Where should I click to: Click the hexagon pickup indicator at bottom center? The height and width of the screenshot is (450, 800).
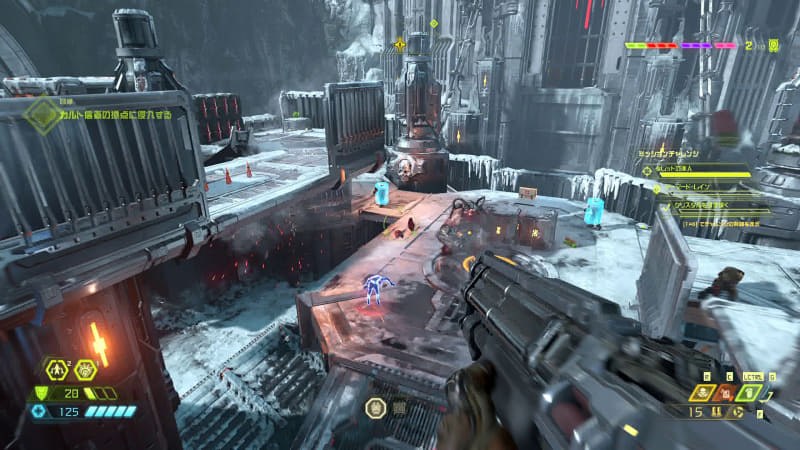[x=376, y=407]
